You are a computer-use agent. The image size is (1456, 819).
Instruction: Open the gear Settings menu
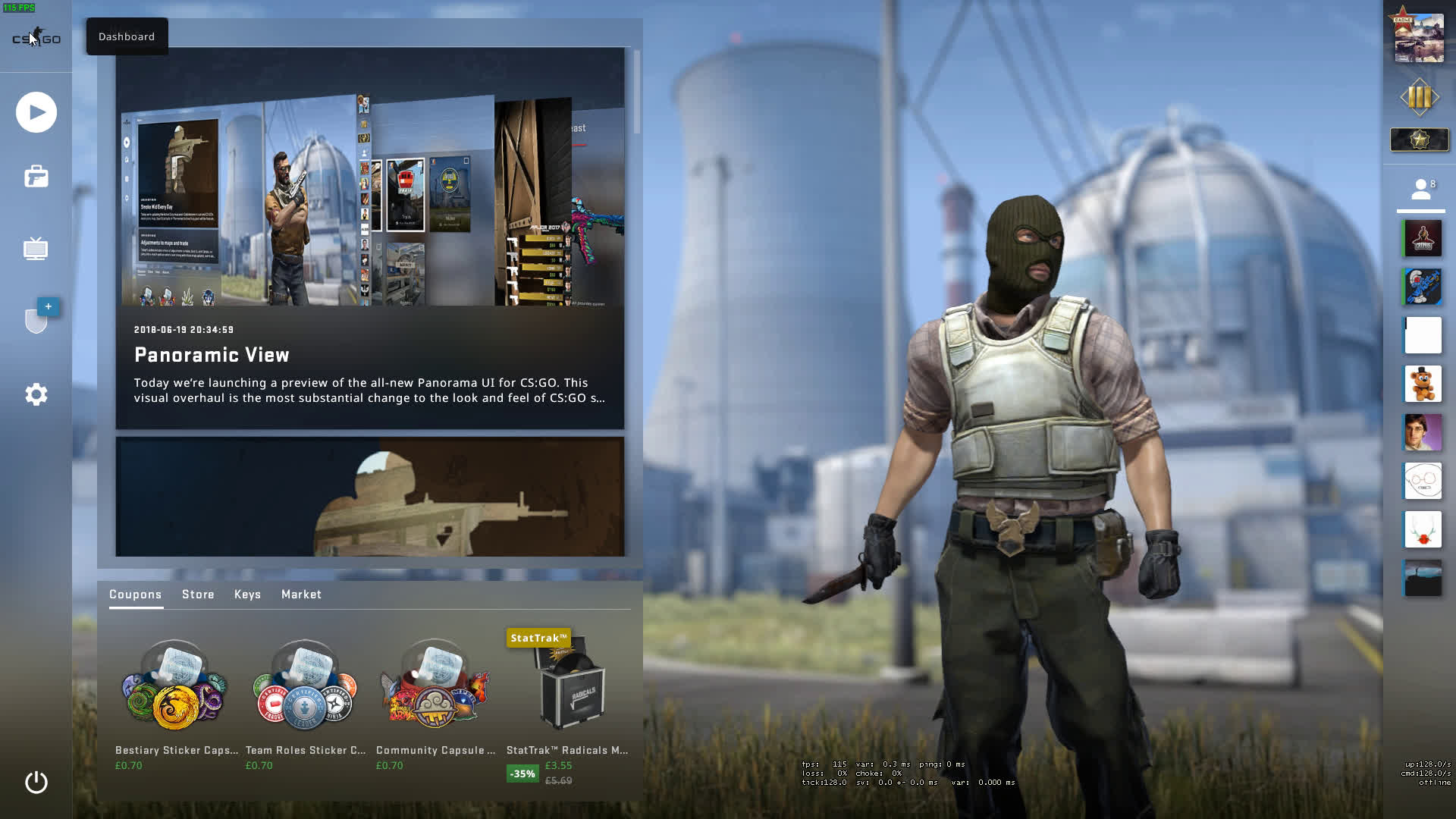36,394
